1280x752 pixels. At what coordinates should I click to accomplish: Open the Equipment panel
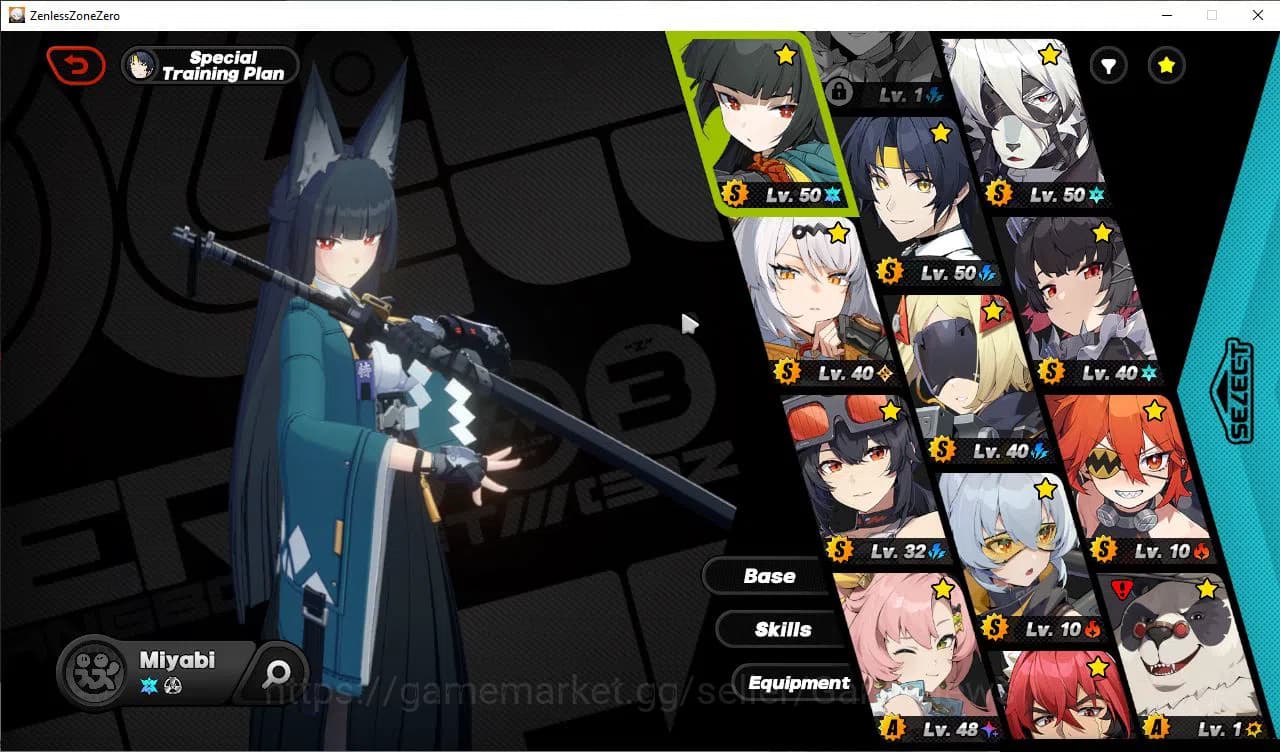point(797,682)
